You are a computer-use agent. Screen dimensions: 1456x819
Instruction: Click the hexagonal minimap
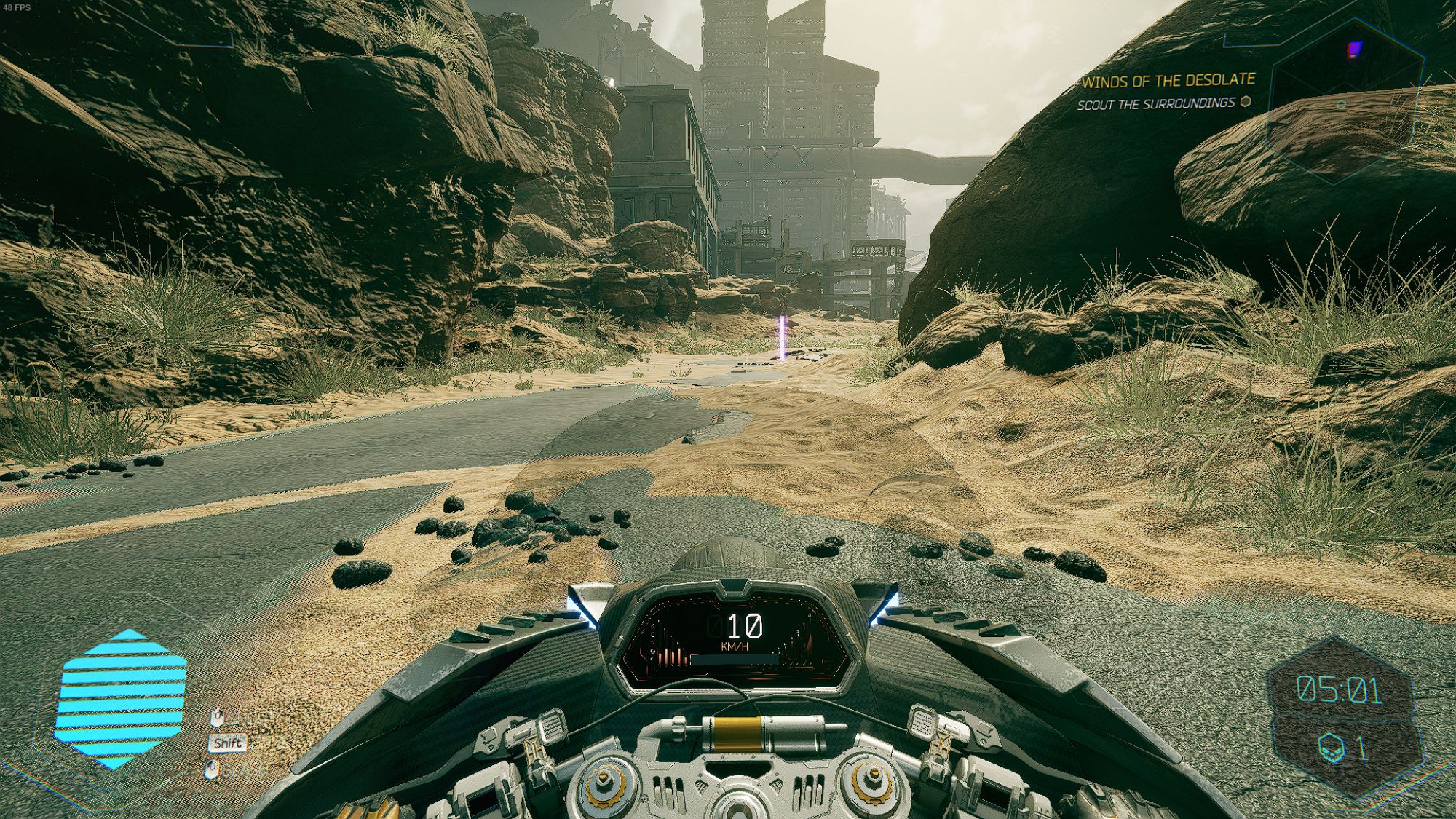1344,102
